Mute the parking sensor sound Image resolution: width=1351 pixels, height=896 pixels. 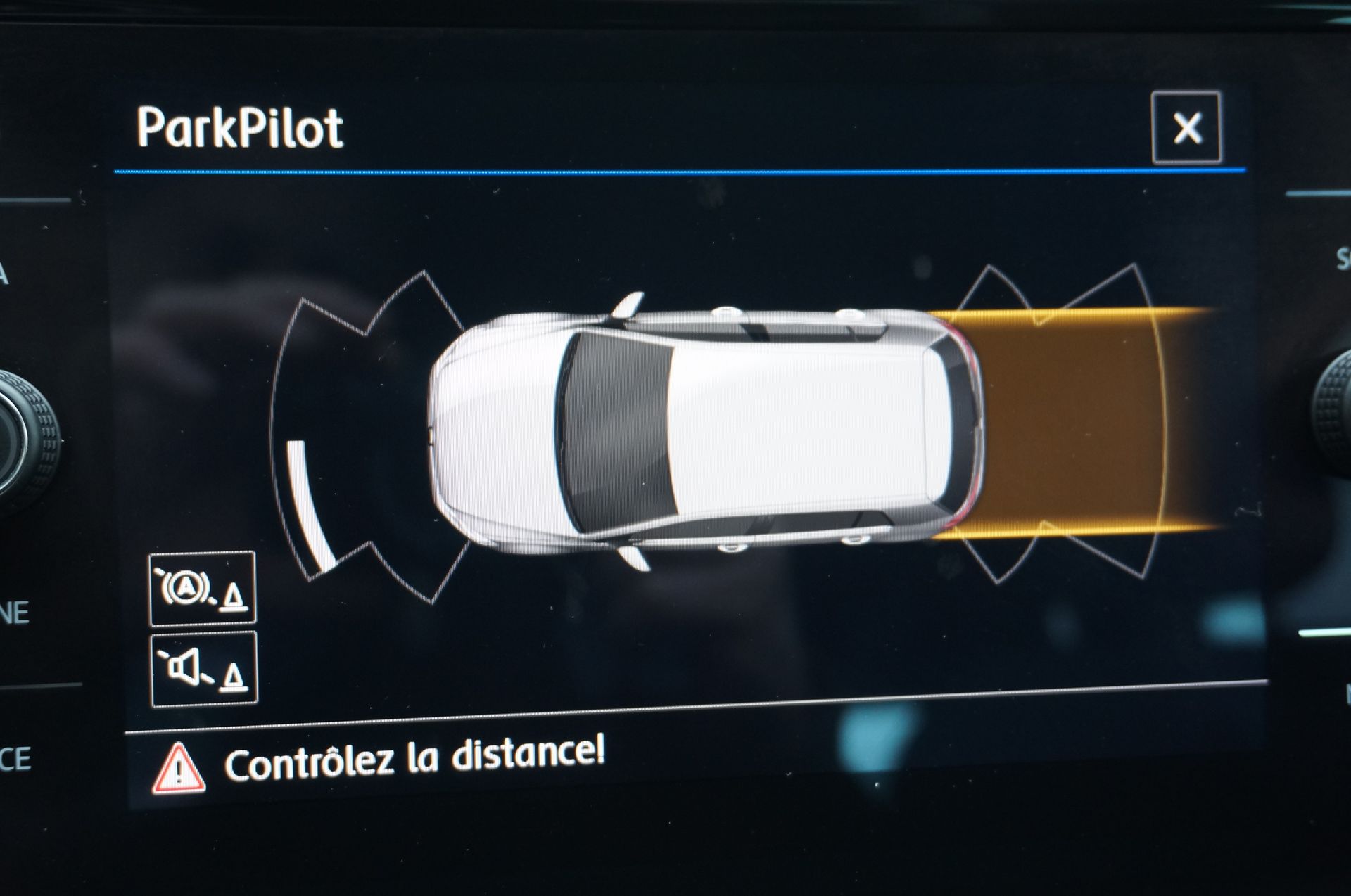204,669
